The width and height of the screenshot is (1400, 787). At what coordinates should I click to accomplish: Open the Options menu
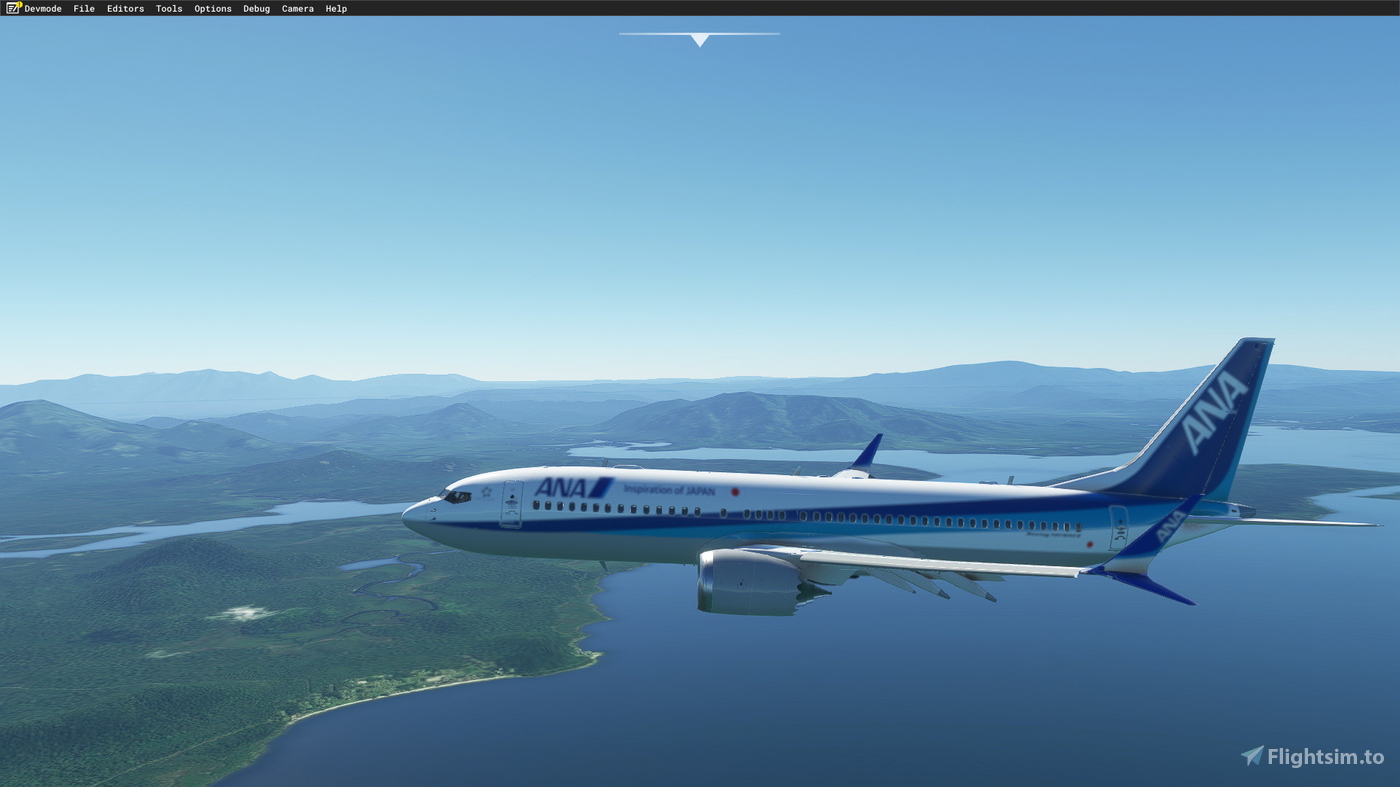pos(212,8)
